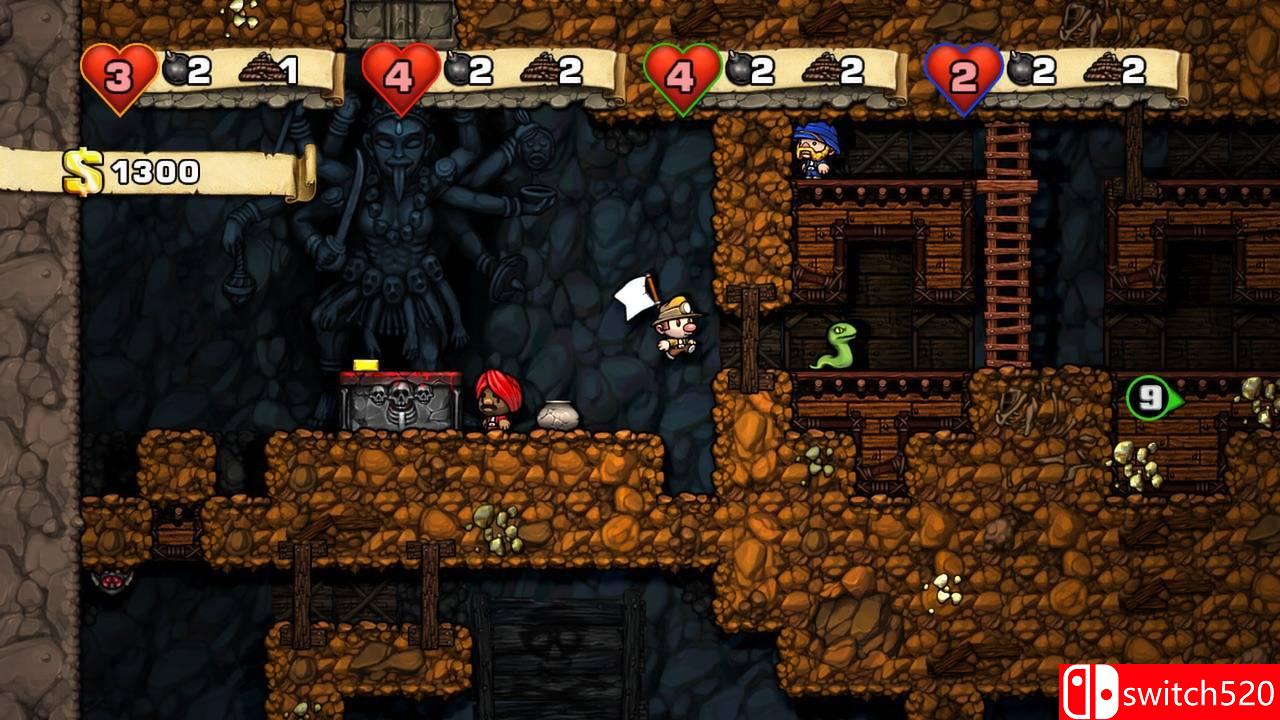This screenshot has width=1280, height=720.
Task: Click the dollar sign on the money banner
Action: [x=81, y=170]
